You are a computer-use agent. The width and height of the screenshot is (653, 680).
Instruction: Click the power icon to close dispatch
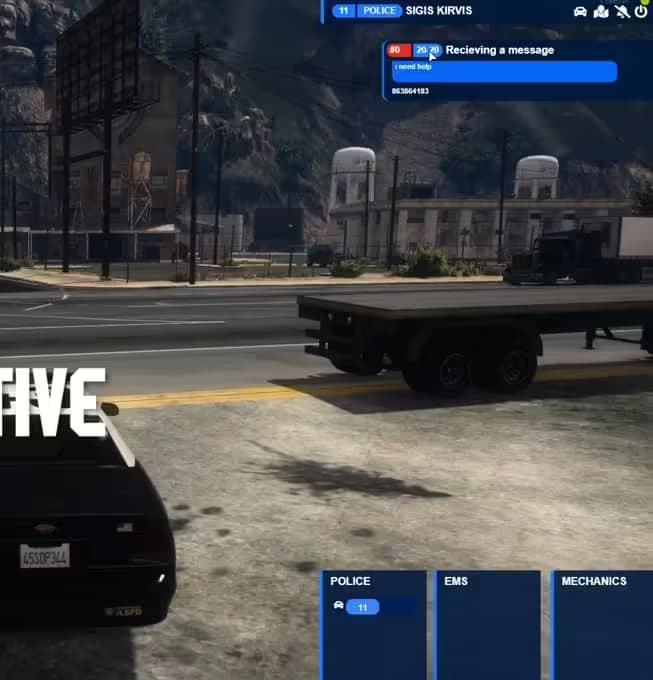coord(641,11)
